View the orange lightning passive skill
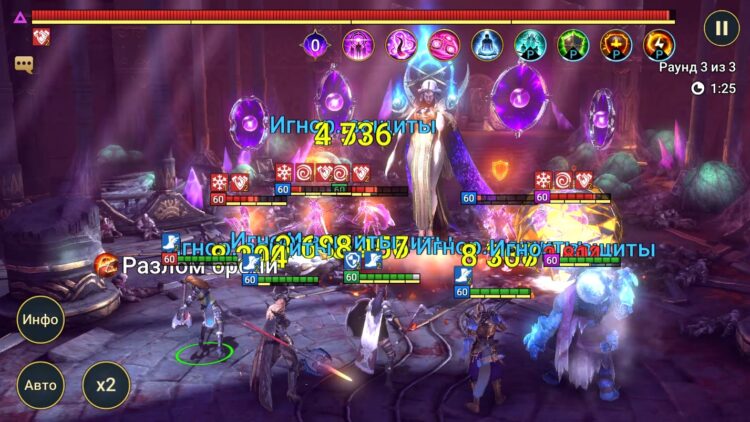750x422 pixels. [x=659, y=44]
